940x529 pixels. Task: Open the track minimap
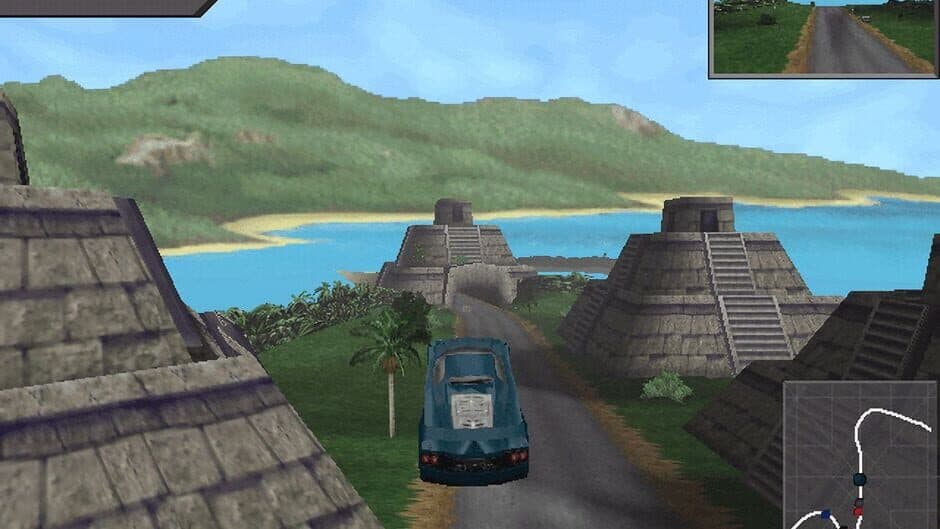(x=861, y=454)
